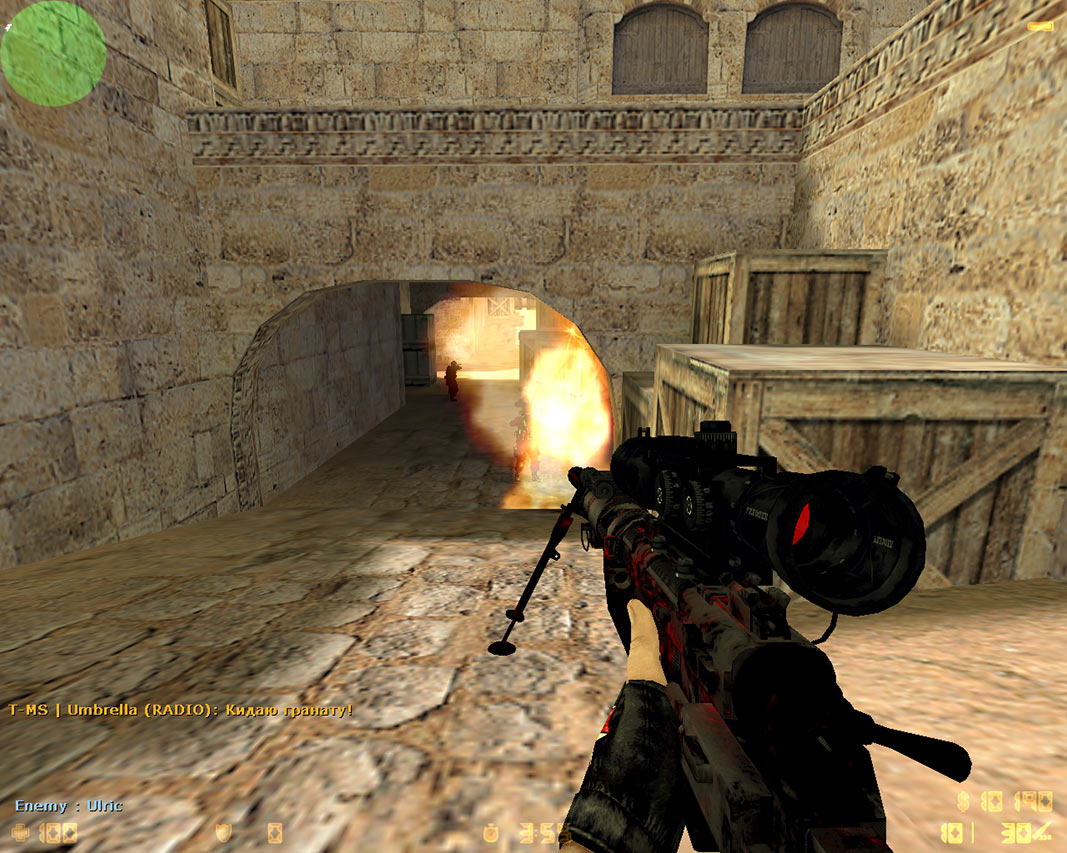
Task: Select the health cross icon
Action: [20, 832]
